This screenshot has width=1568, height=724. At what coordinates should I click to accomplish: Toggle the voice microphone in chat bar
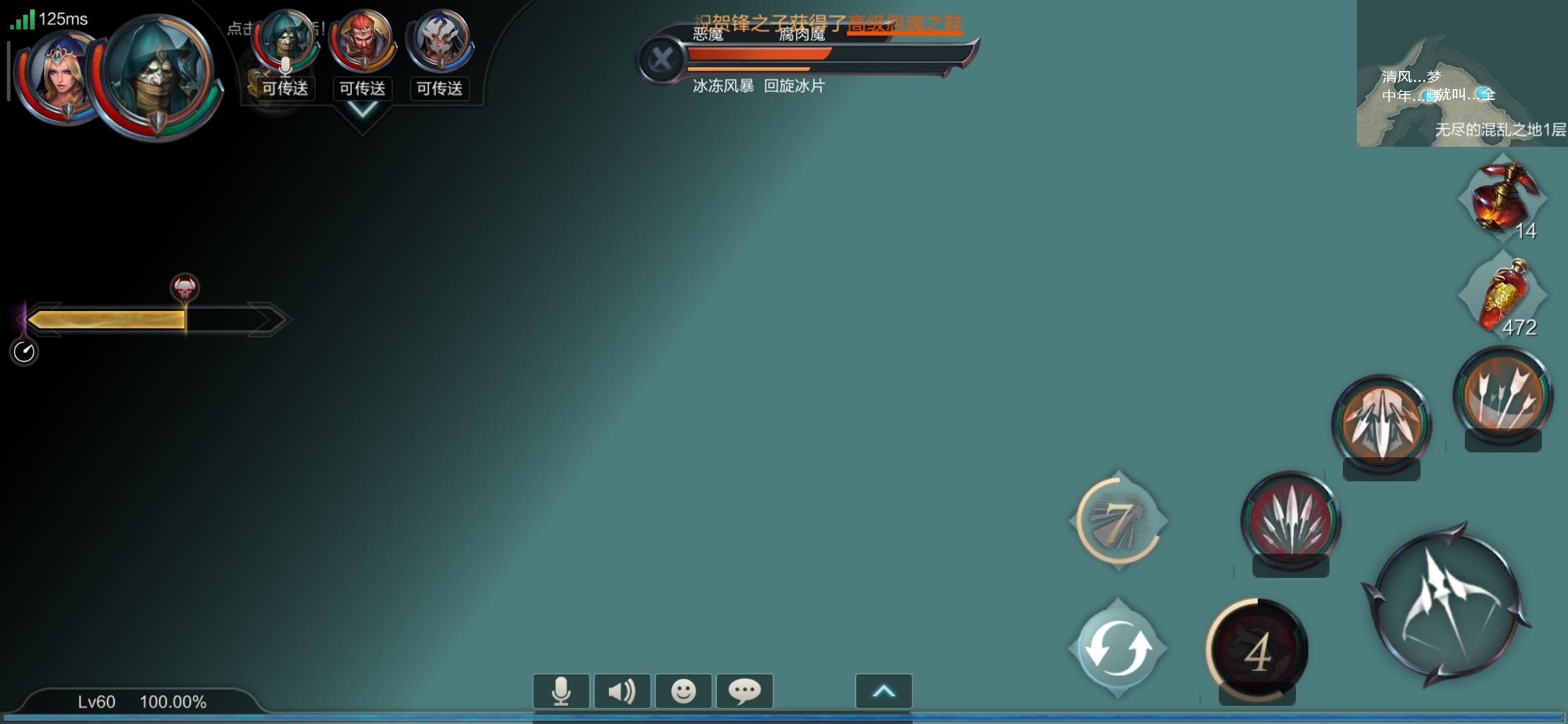pos(562,690)
